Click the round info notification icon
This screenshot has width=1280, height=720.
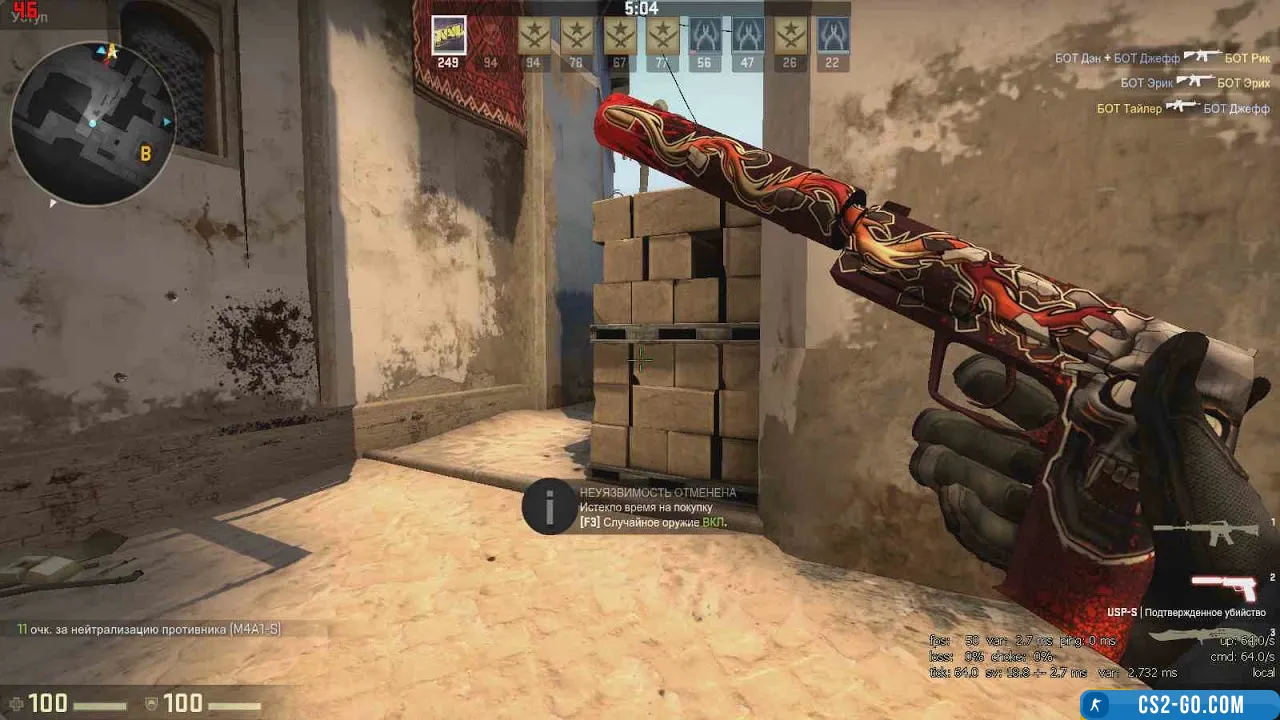coord(549,508)
